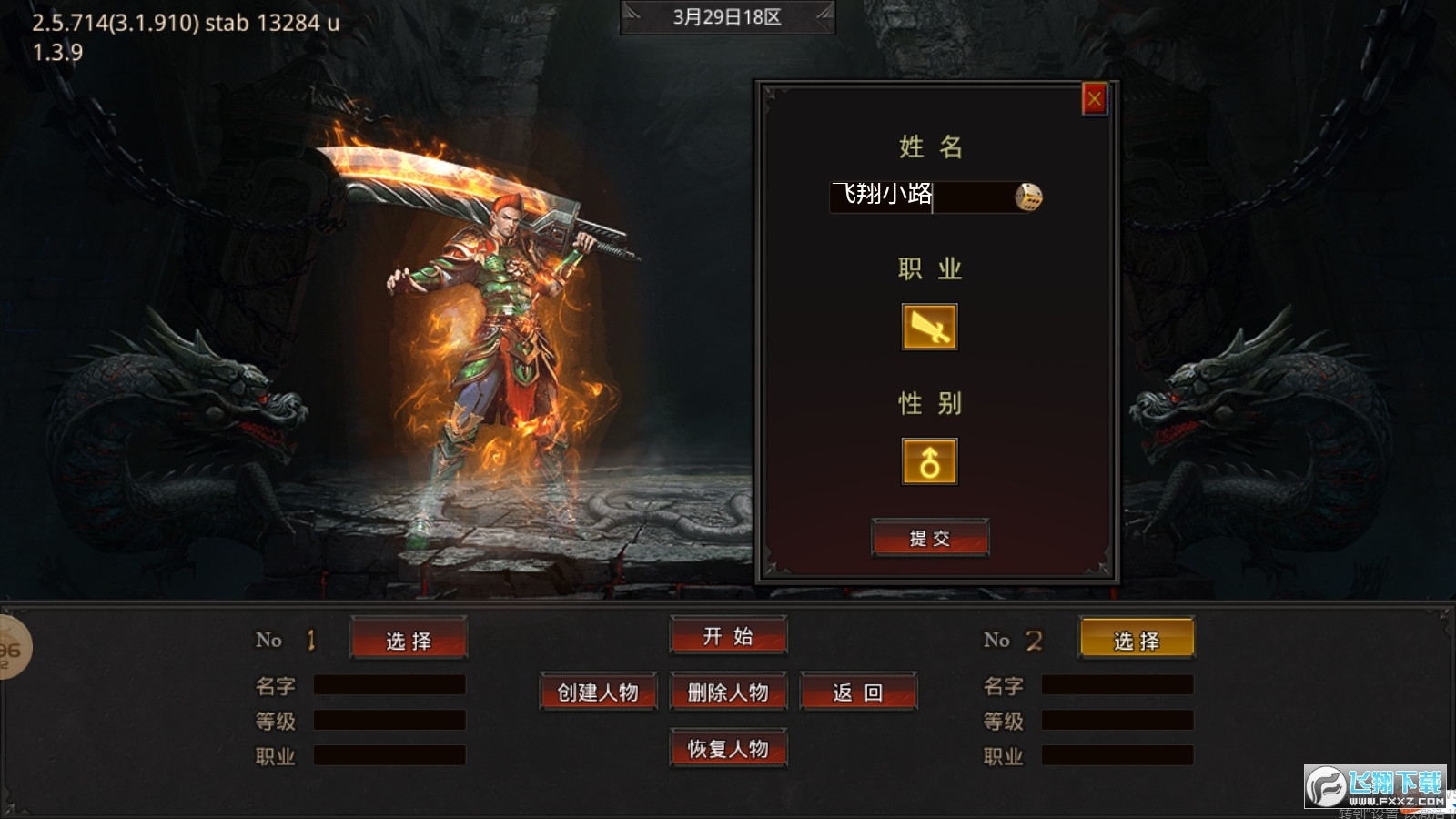Select character slot No 2
1456x819 pixels.
[1137, 640]
